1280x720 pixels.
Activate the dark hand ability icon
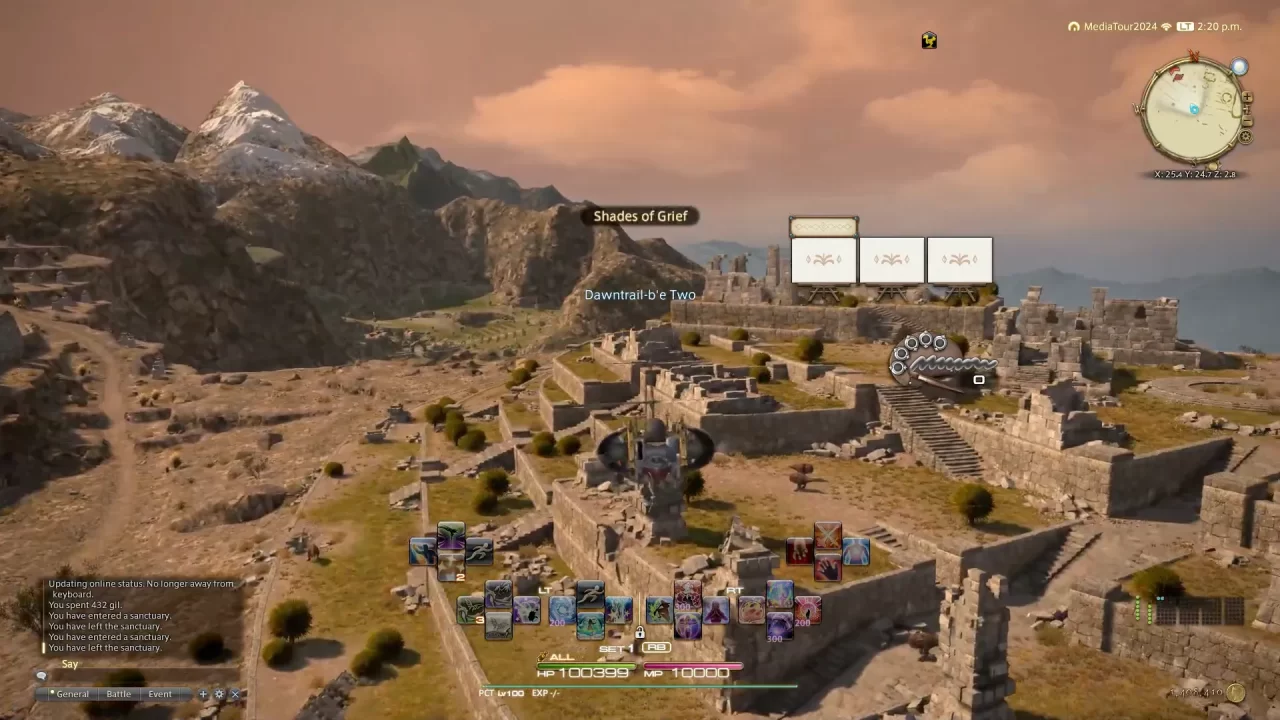(x=827, y=567)
